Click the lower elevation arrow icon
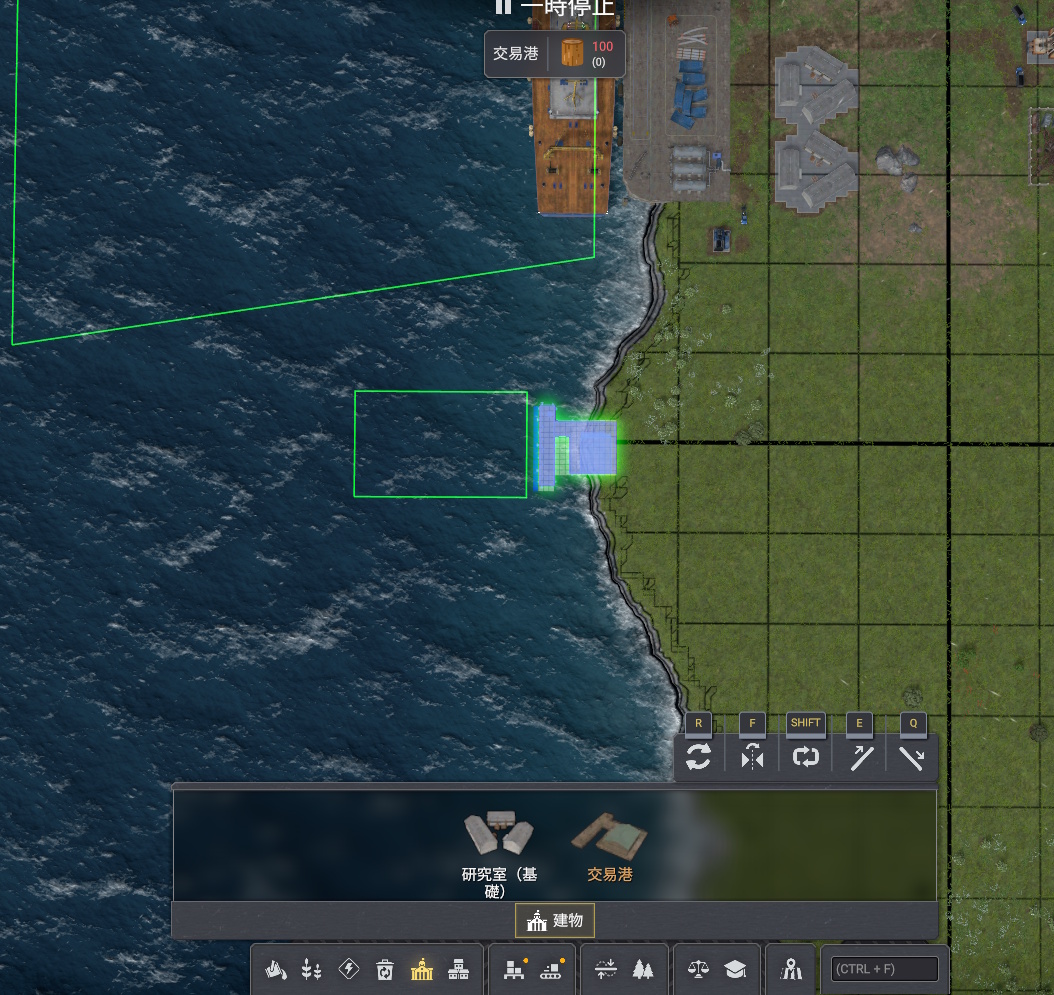This screenshot has height=995, width=1054. (x=912, y=758)
